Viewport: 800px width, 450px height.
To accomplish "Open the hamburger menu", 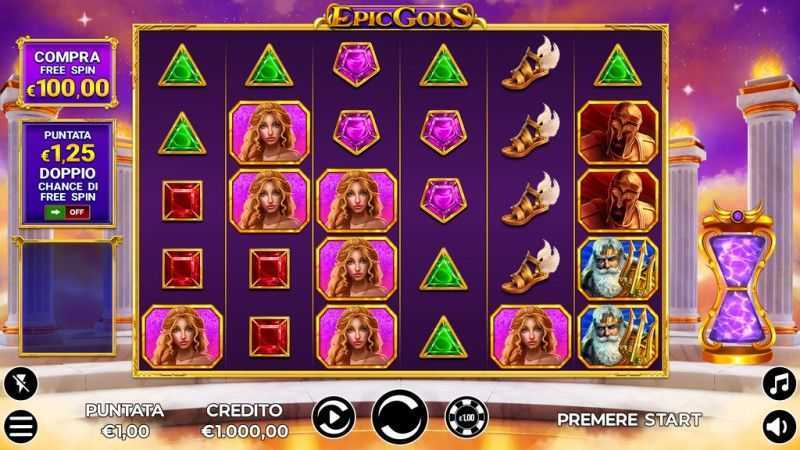I will coord(21,426).
